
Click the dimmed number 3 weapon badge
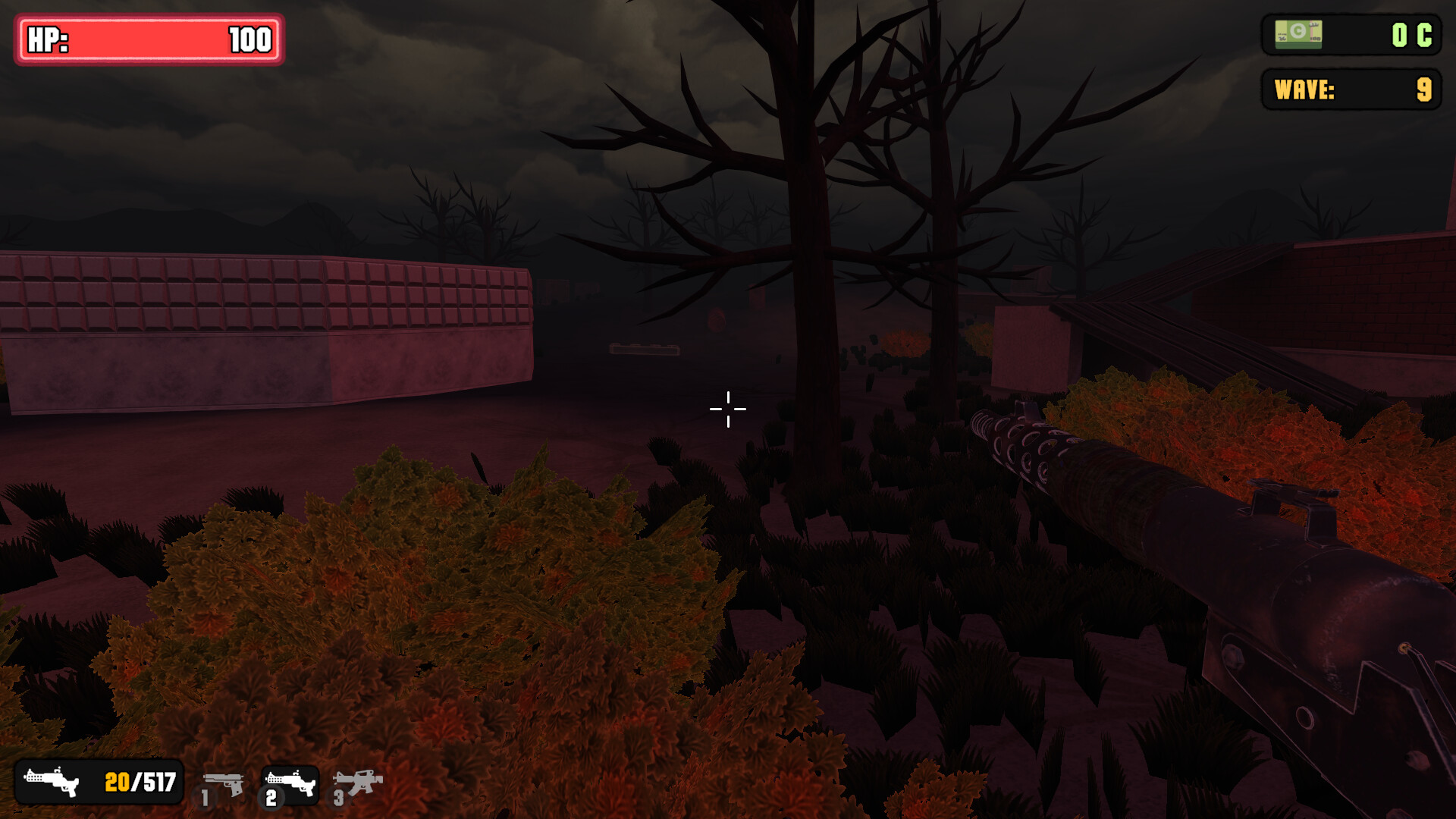point(338,797)
